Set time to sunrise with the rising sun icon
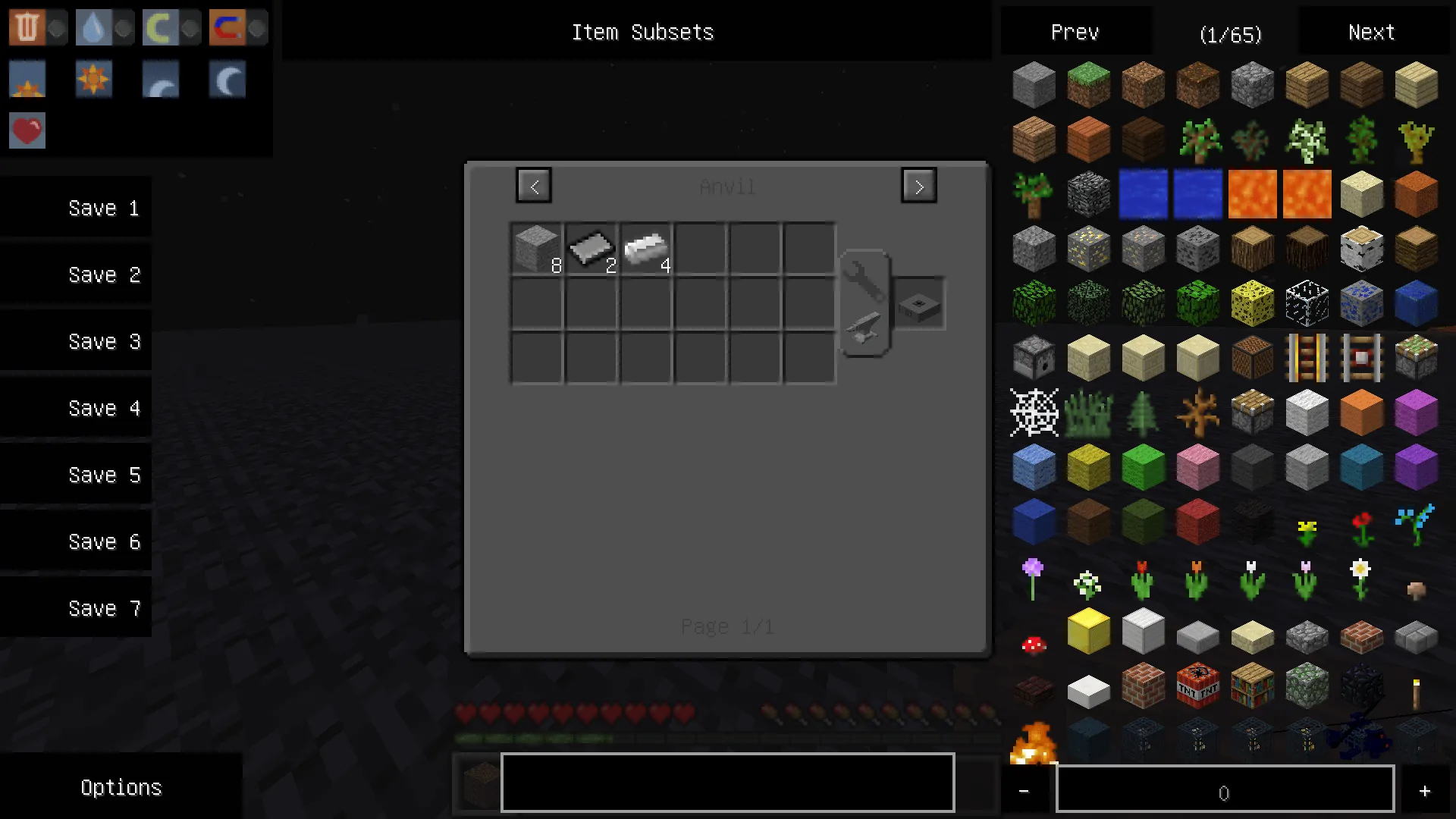 (x=27, y=79)
